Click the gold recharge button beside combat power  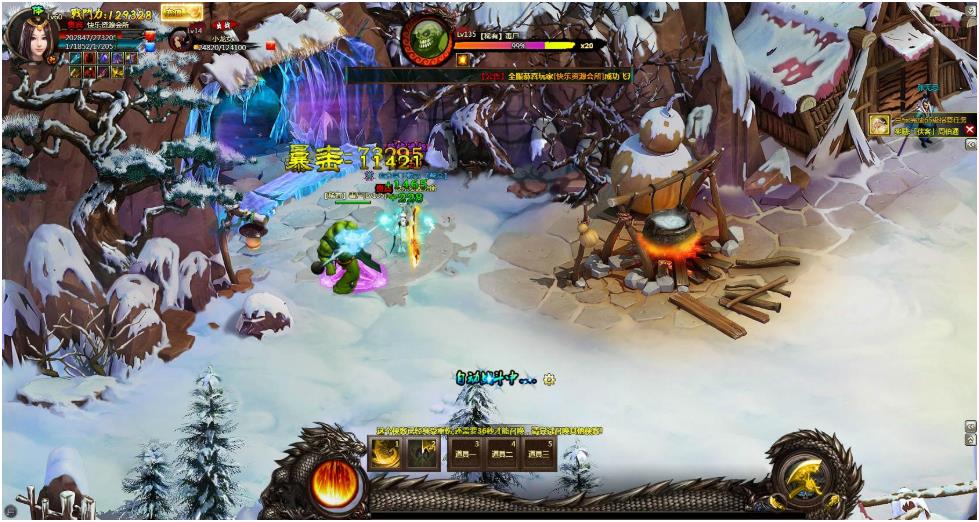[181, 13]
